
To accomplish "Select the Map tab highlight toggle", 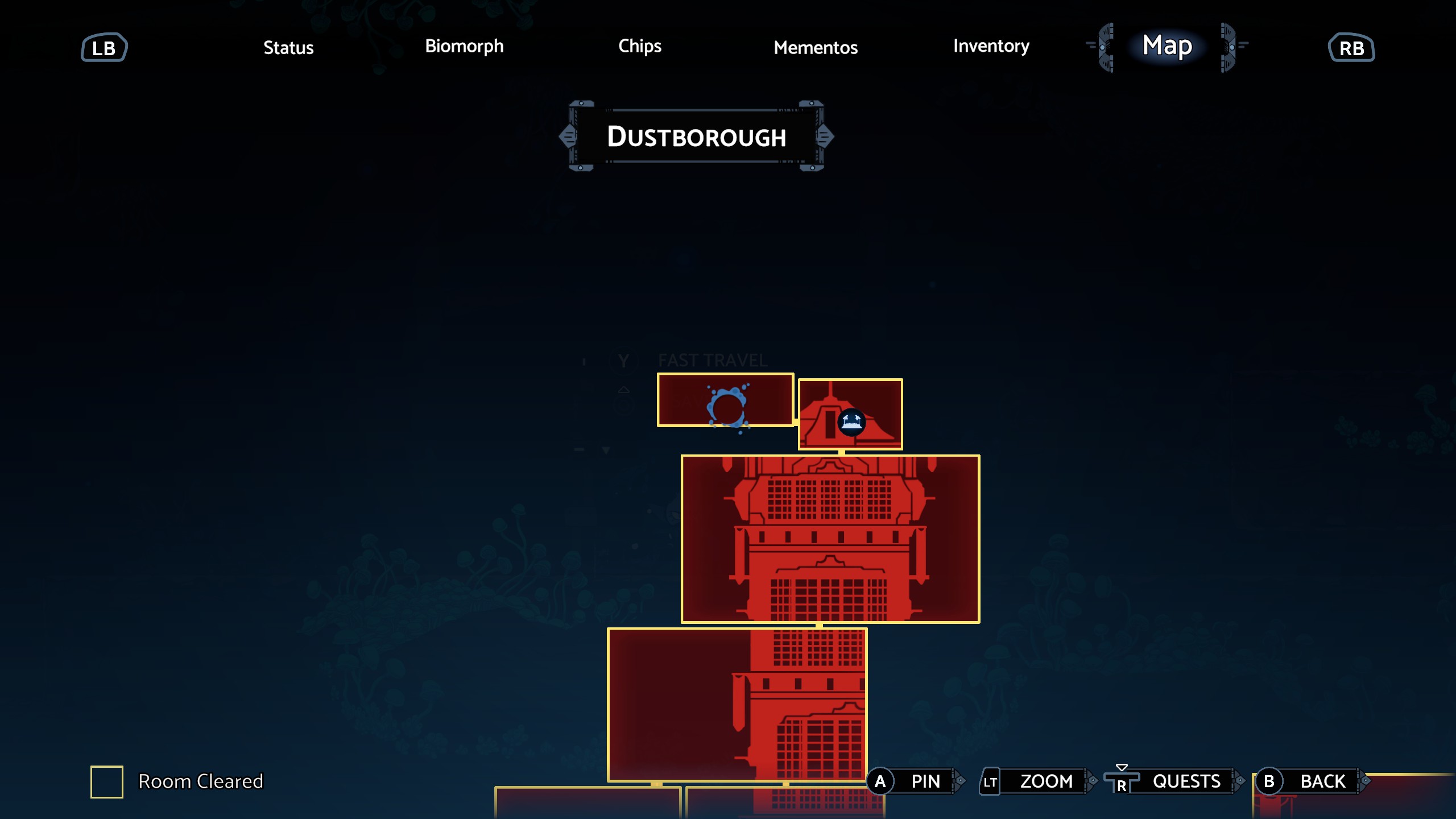I will coord(1165,46).
